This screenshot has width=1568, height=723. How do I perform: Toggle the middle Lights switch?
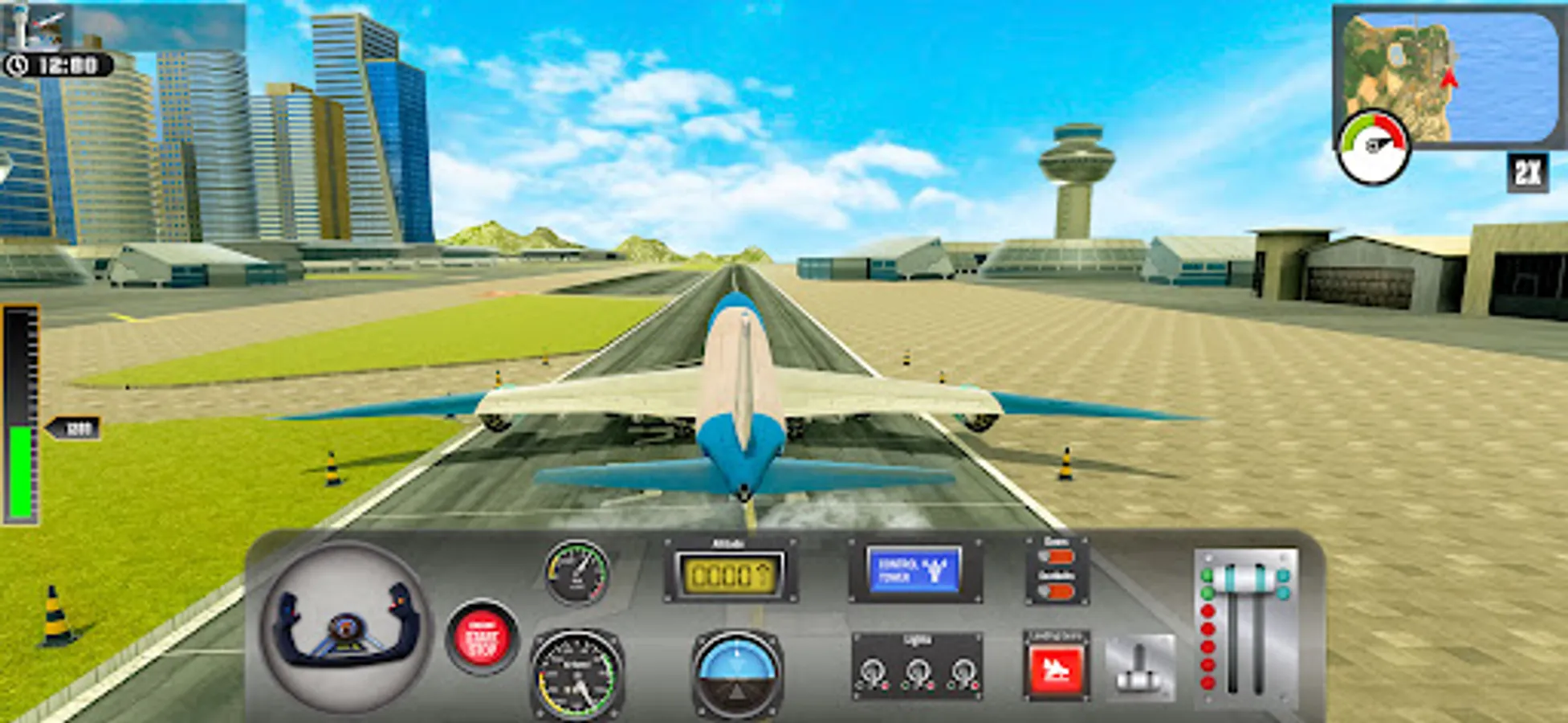tap(920, 670)
